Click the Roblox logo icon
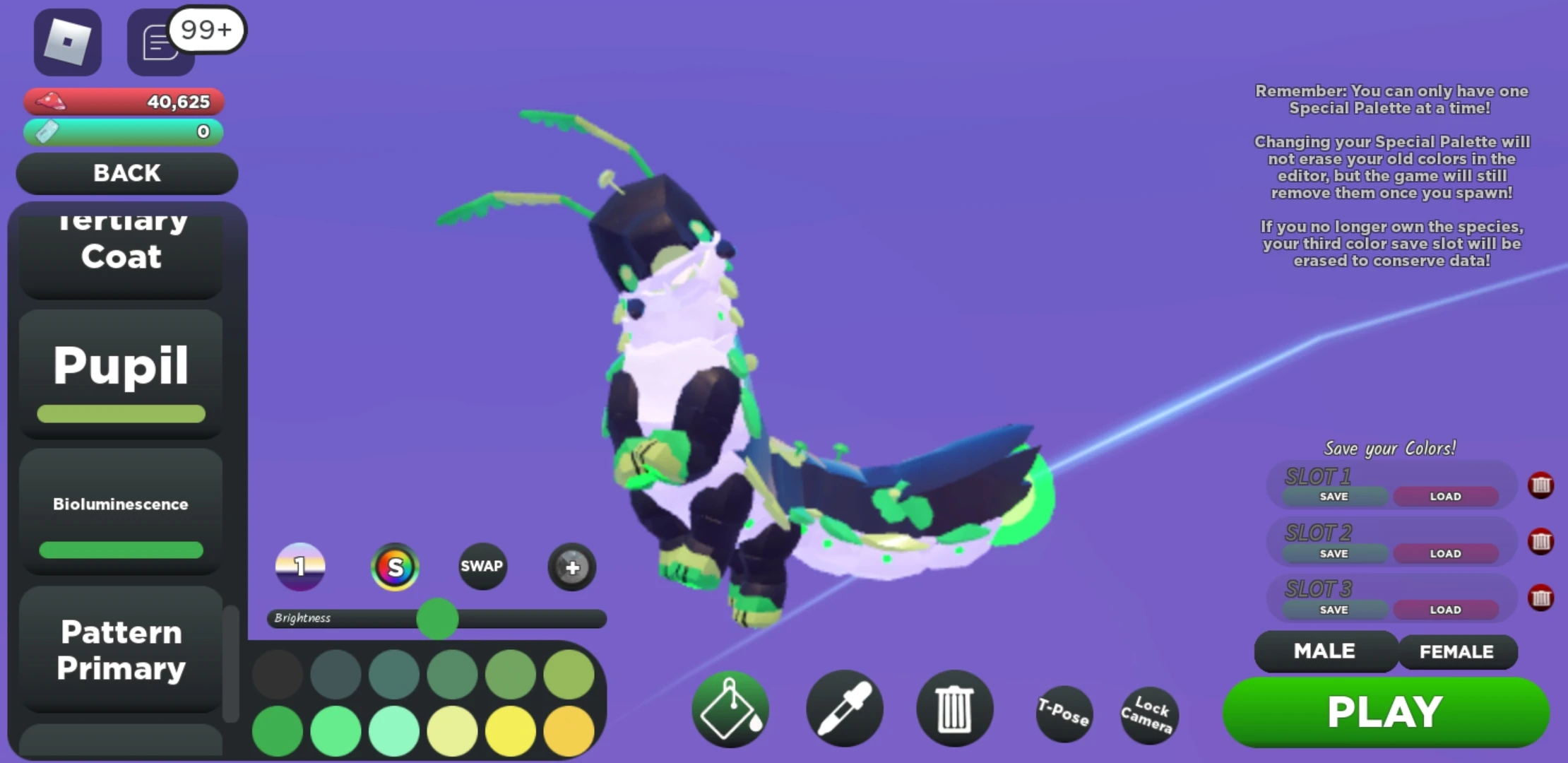The width and height of the screenshot is (1568, 763). pos(68,42)
